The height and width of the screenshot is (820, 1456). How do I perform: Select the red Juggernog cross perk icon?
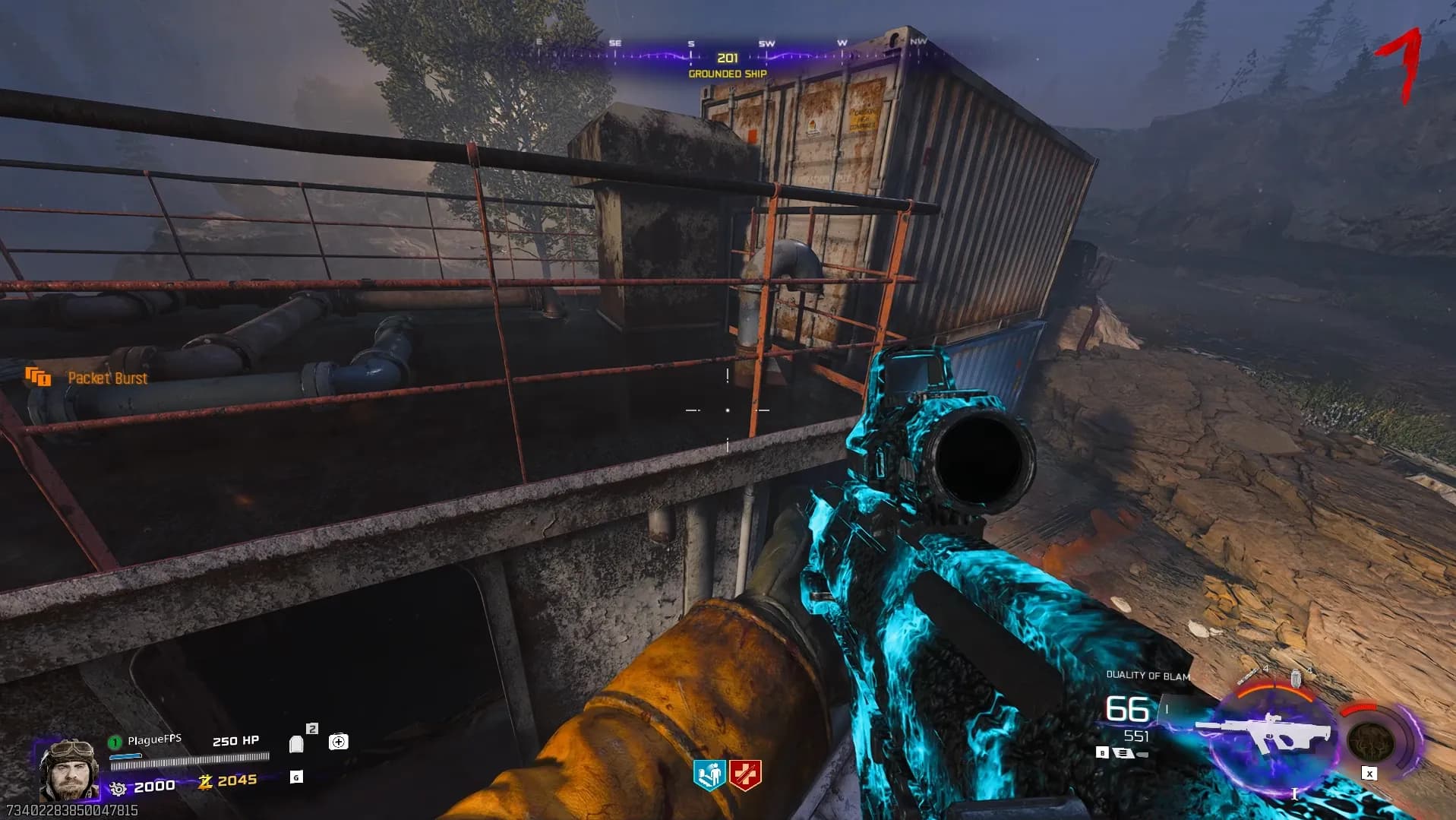(x=745, y=775)
